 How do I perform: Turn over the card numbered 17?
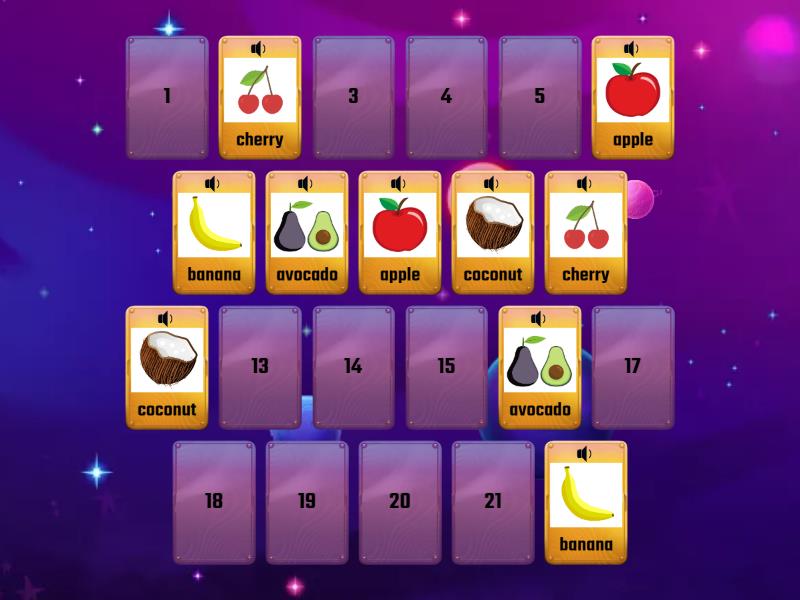click(632, 367)
